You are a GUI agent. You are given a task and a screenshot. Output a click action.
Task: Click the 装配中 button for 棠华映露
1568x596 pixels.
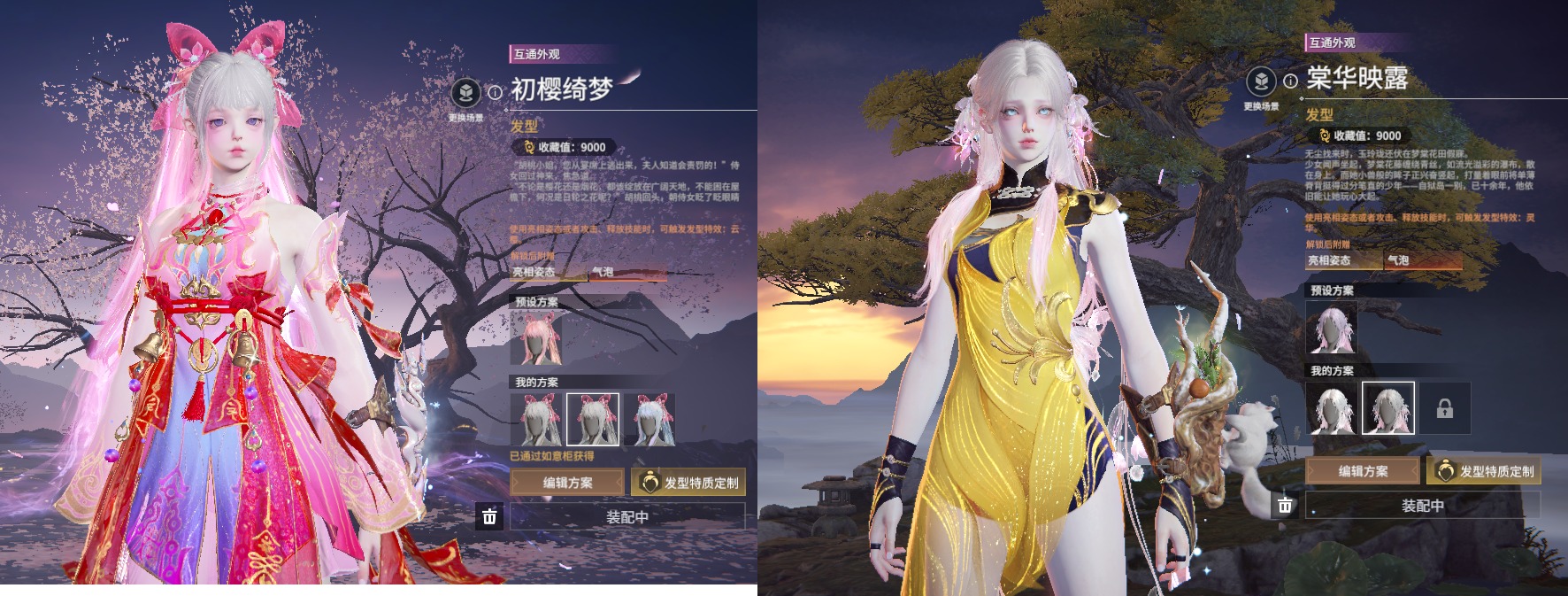[x=1422, y=506]
